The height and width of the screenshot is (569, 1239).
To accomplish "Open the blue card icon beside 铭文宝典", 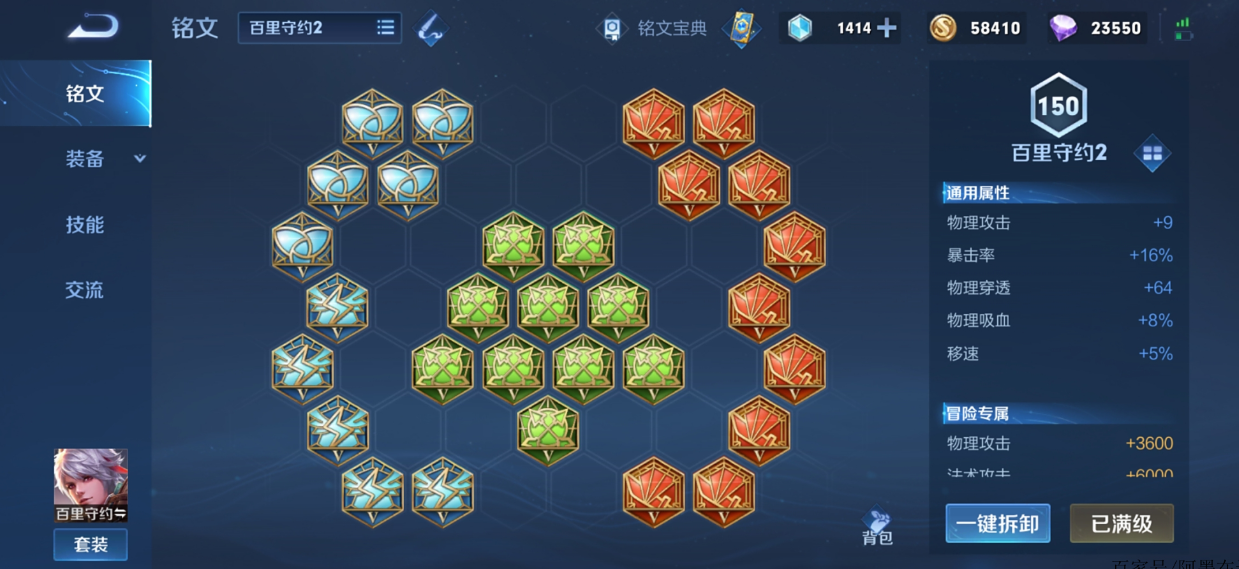I will (740, 28).
